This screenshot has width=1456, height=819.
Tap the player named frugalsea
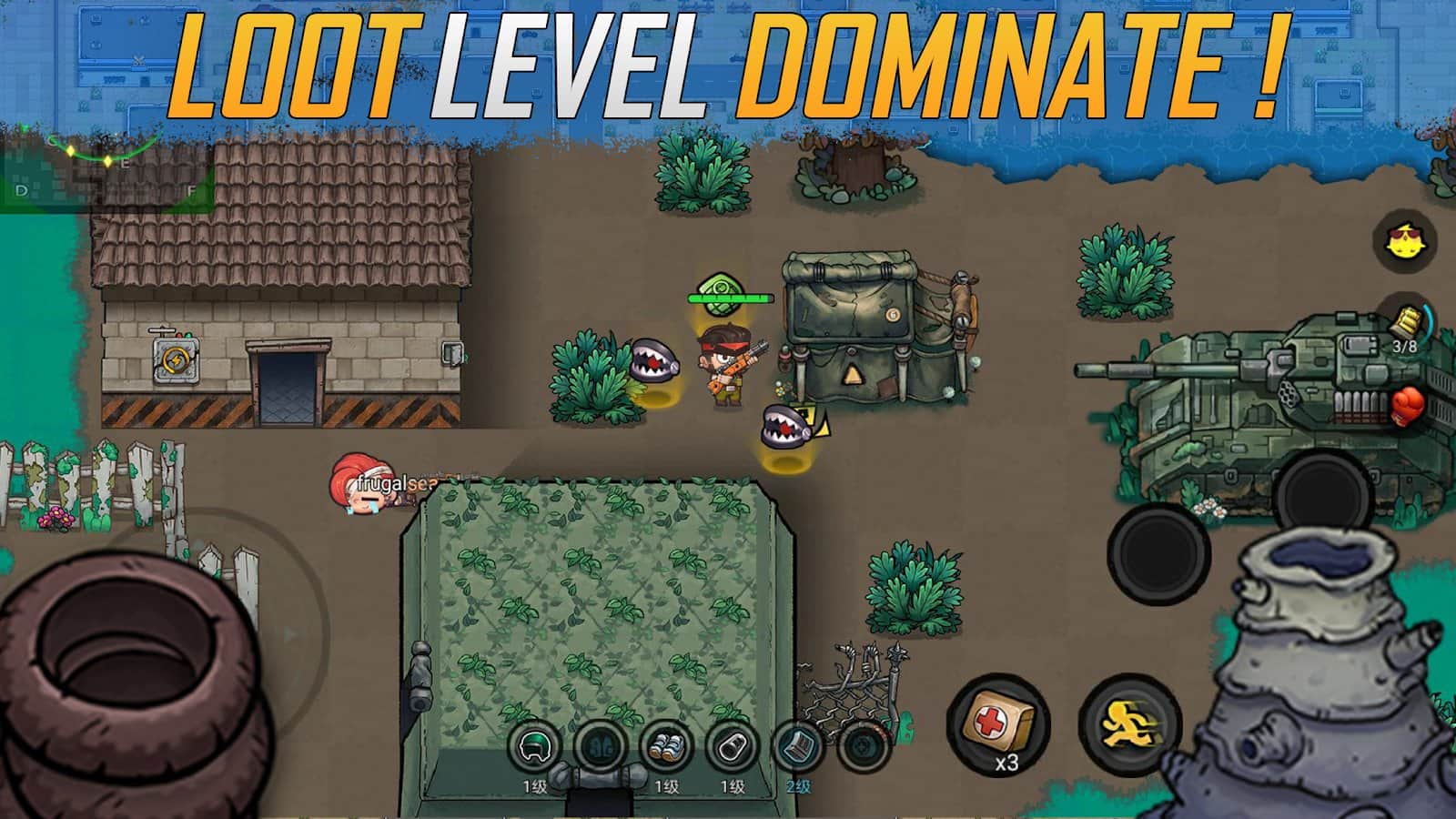click(x=364, y=487)
